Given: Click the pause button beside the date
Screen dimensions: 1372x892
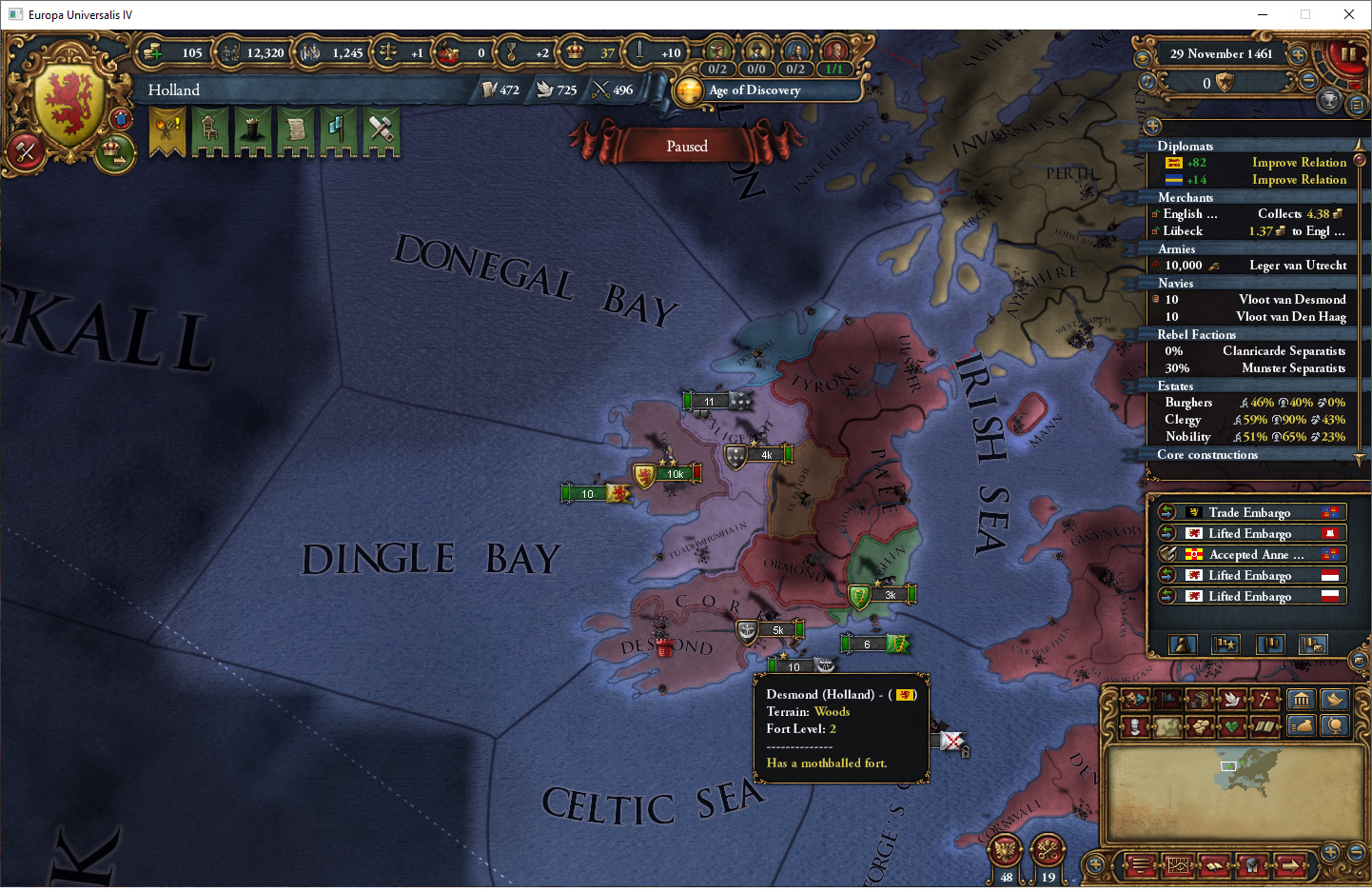Looking at the screenshot, I should pos(1348,54).
